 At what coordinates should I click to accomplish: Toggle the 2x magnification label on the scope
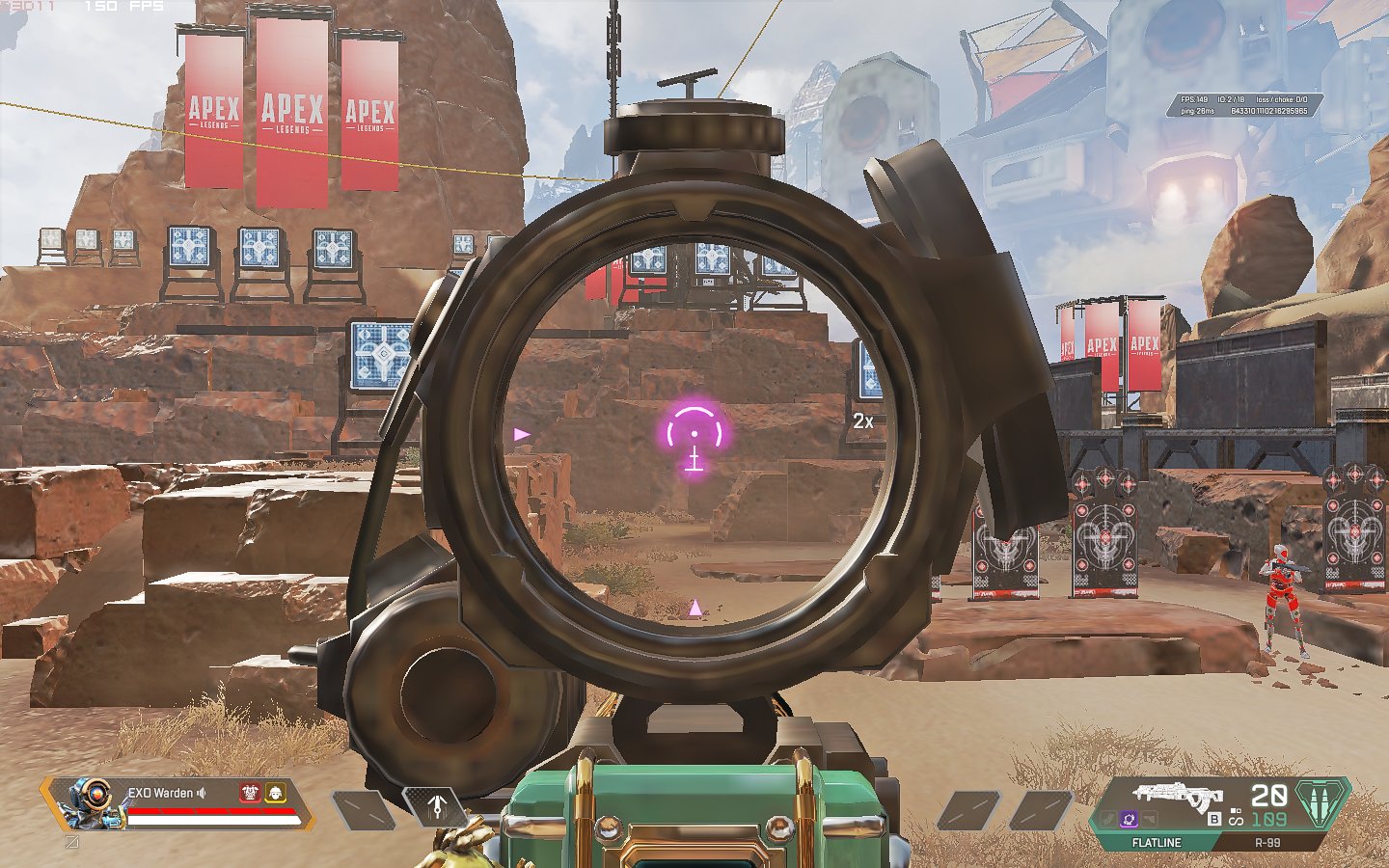865,420
